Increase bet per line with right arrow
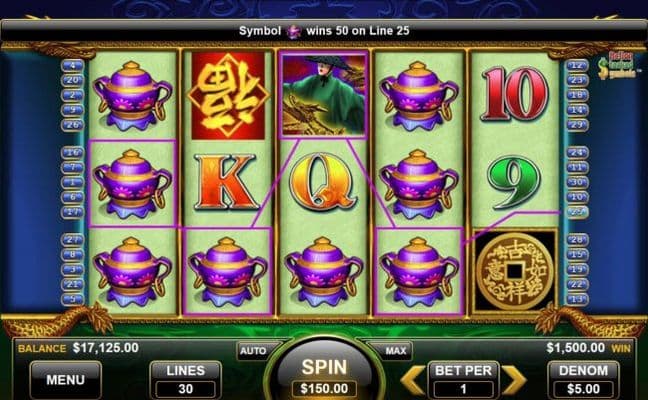 pyautogui.click(x=513, y=379)
